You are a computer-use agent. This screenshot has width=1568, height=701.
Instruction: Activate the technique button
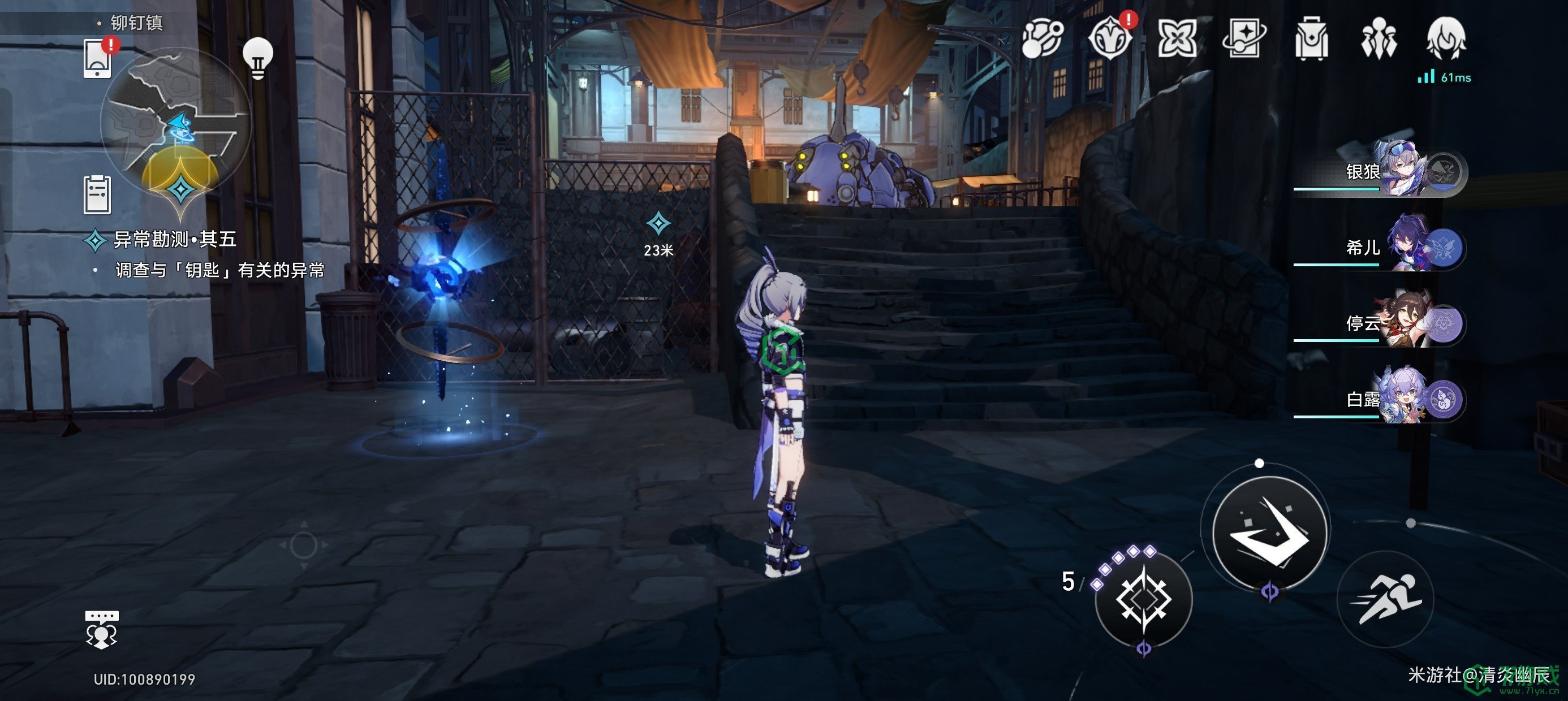point(1143,599)
